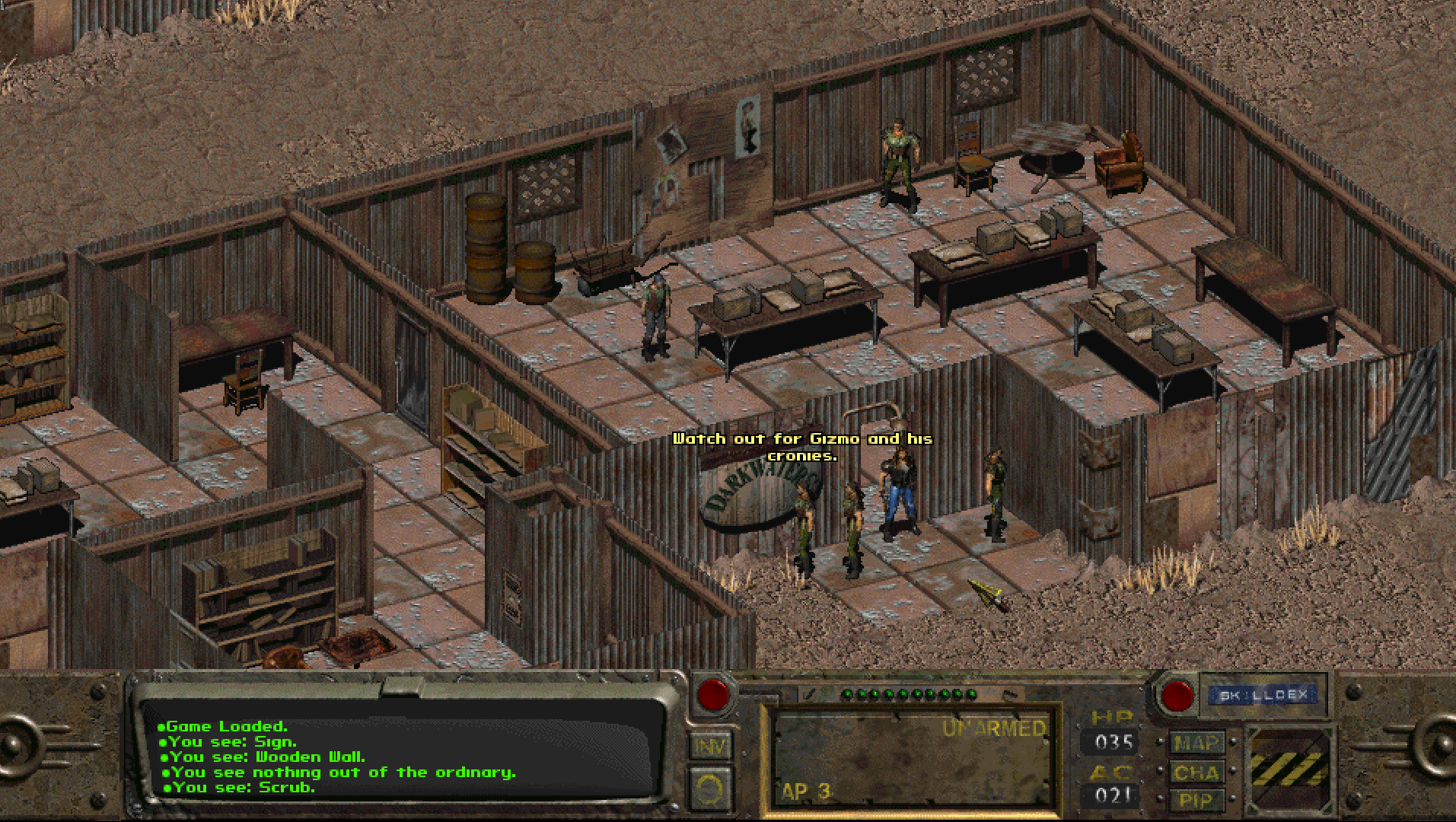Open the Skilldex with its red button
Screen dimensions: 1456x822
1177,696
